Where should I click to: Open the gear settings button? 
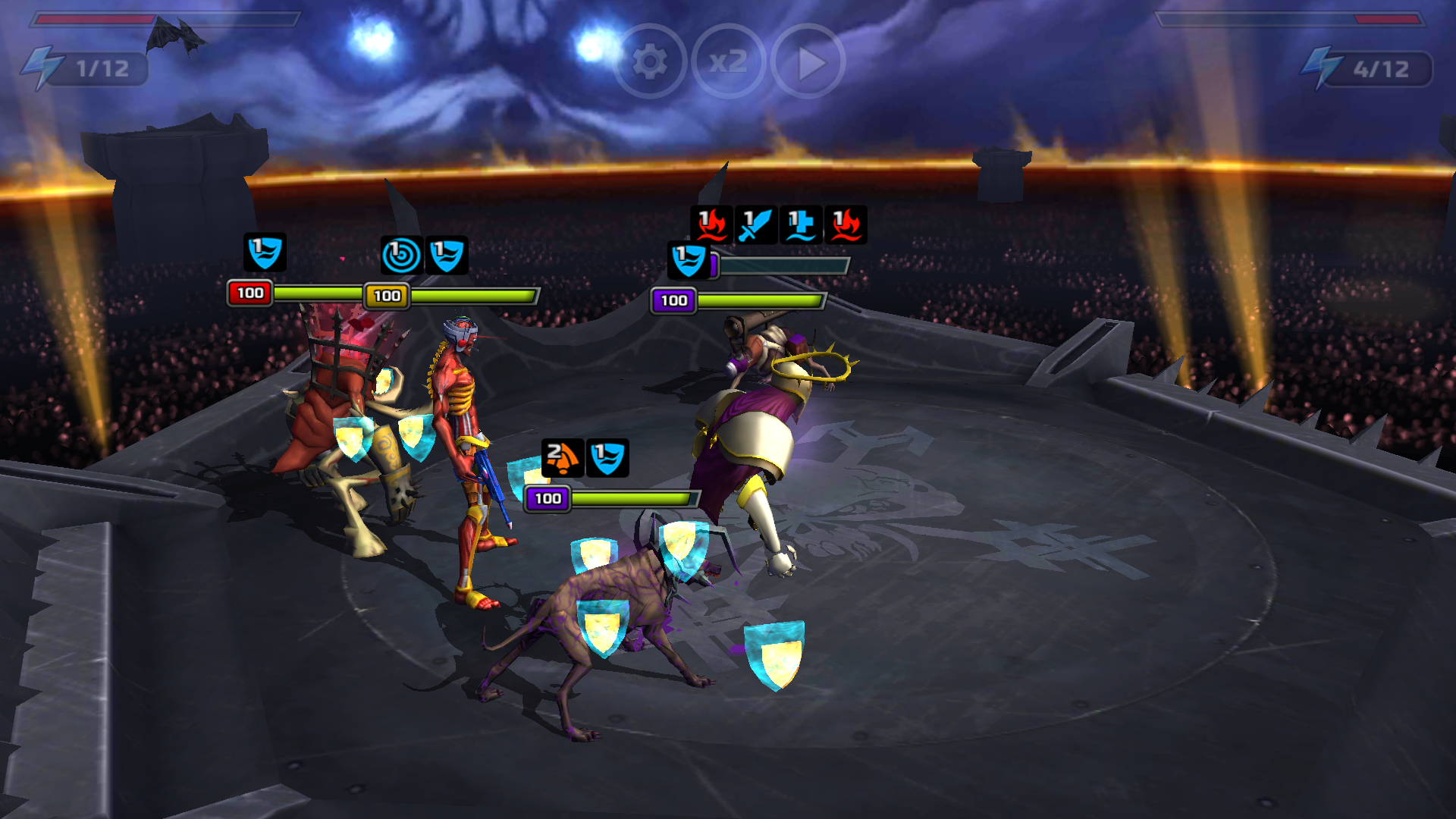click(x=650, y=62)
